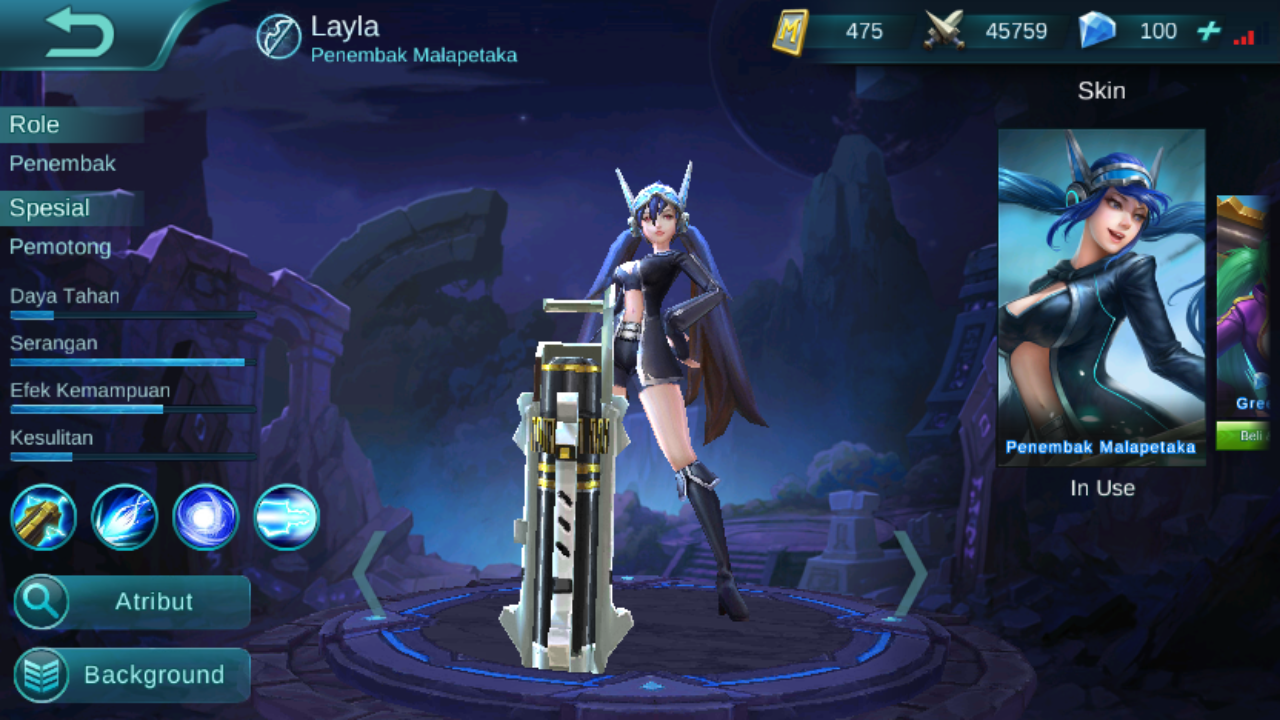This screenshot has width=1280, height=720.
Task: Open the diamond currency icon
Action: [x=1098, y=30]
